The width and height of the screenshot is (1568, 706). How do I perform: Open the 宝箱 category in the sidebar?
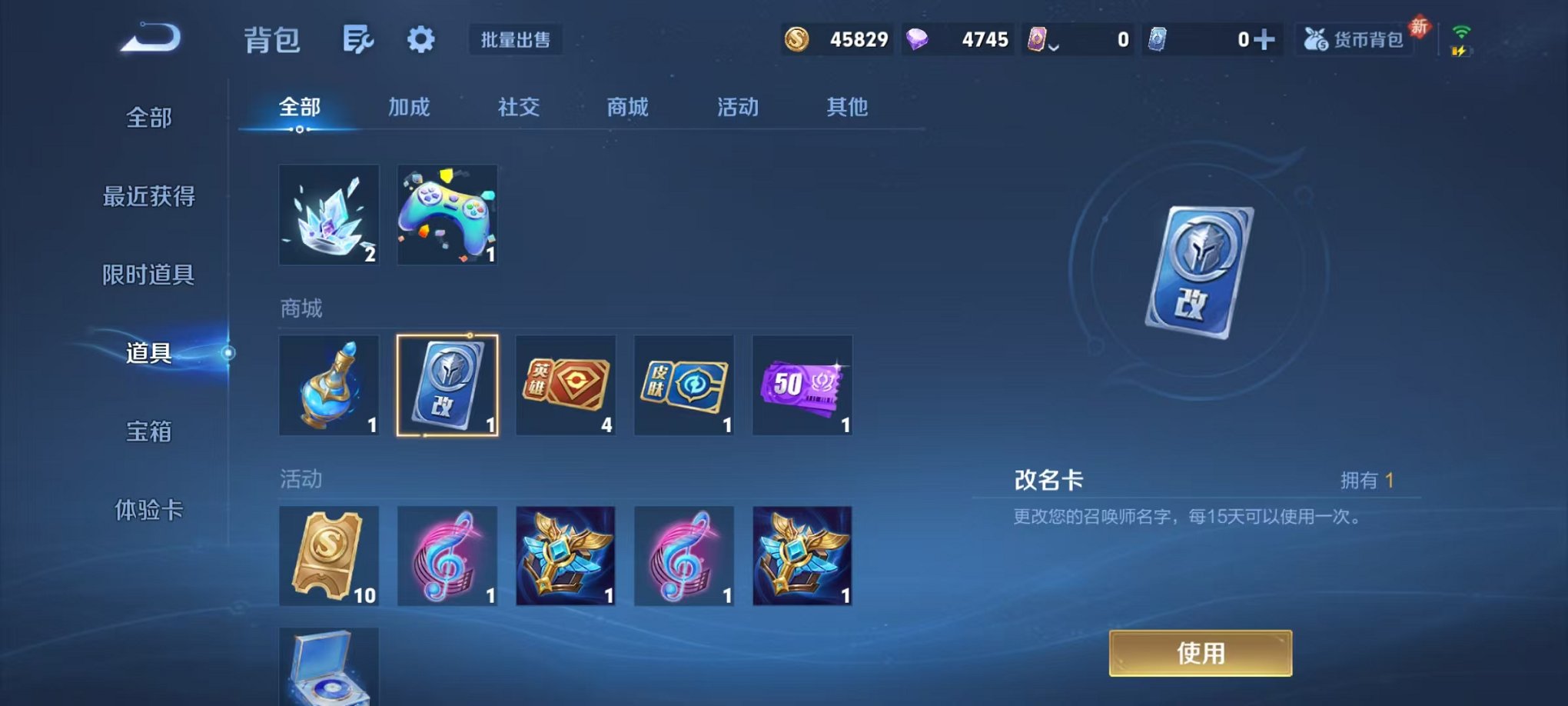tap(147, 433)
